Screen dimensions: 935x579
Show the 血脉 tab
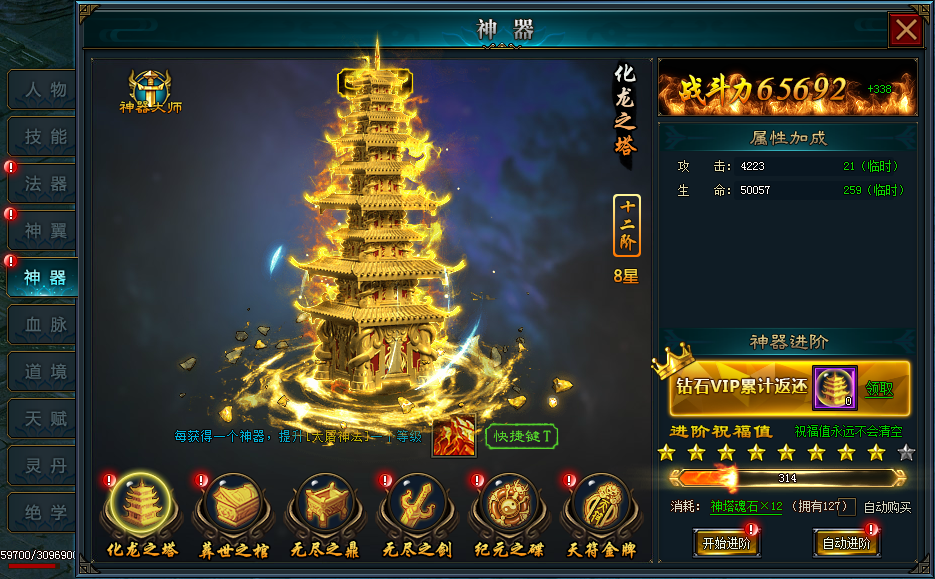(x=44, y=325)
